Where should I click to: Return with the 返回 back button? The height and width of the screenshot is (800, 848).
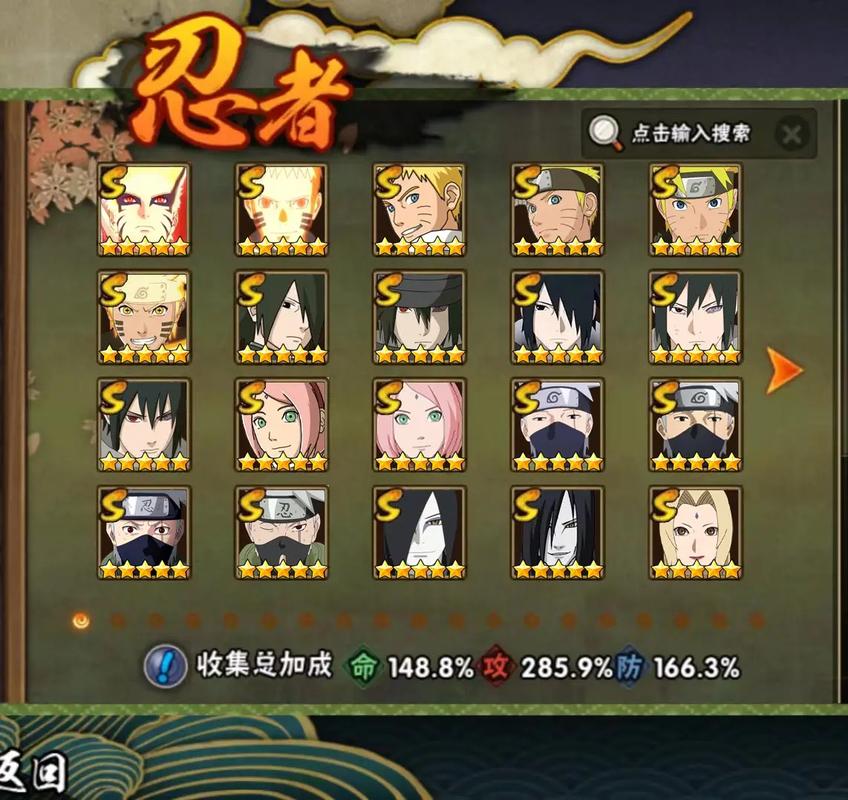click(x=34, y=771)
